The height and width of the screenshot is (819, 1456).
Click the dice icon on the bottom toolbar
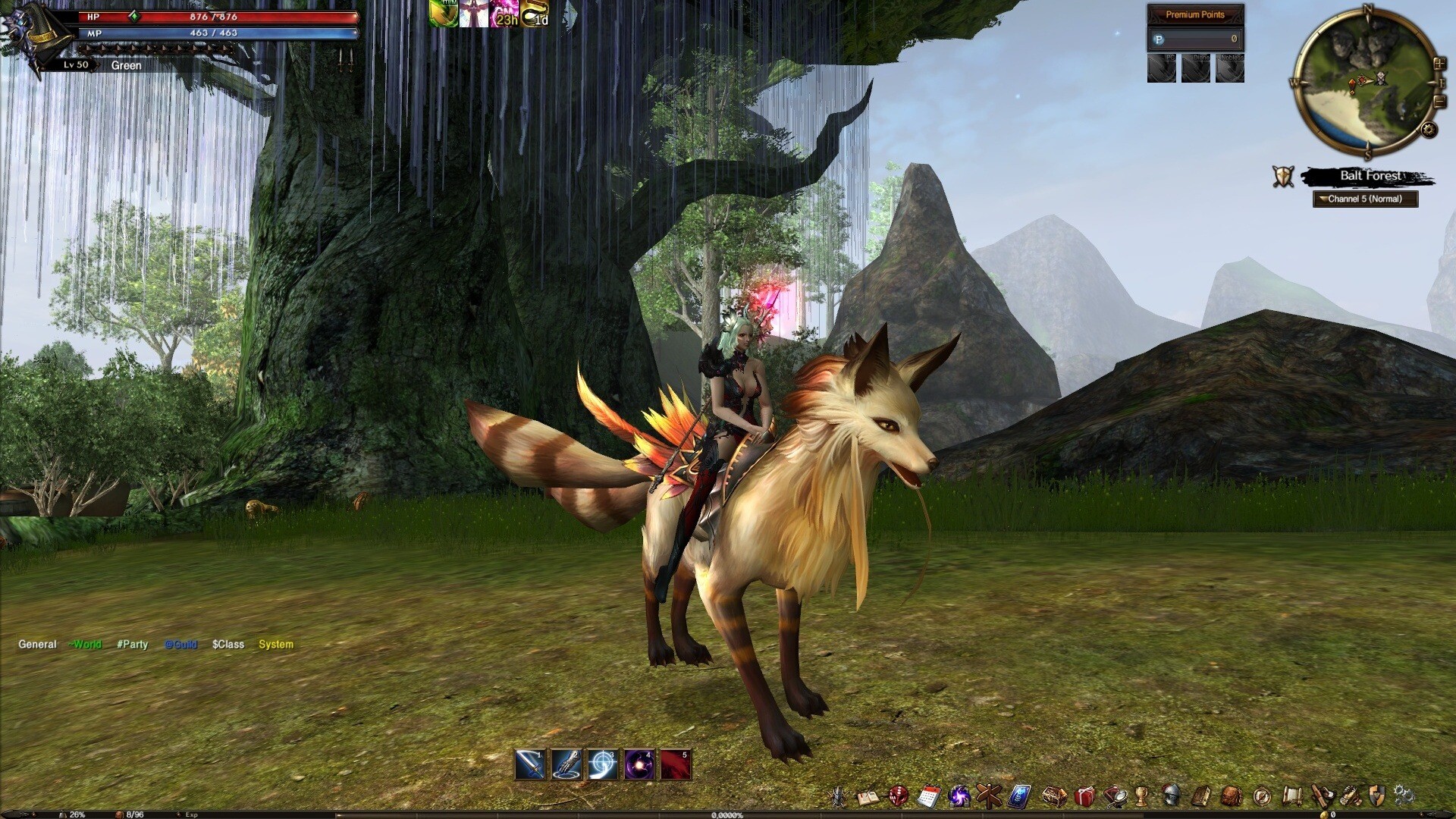(x=897, y=795)
